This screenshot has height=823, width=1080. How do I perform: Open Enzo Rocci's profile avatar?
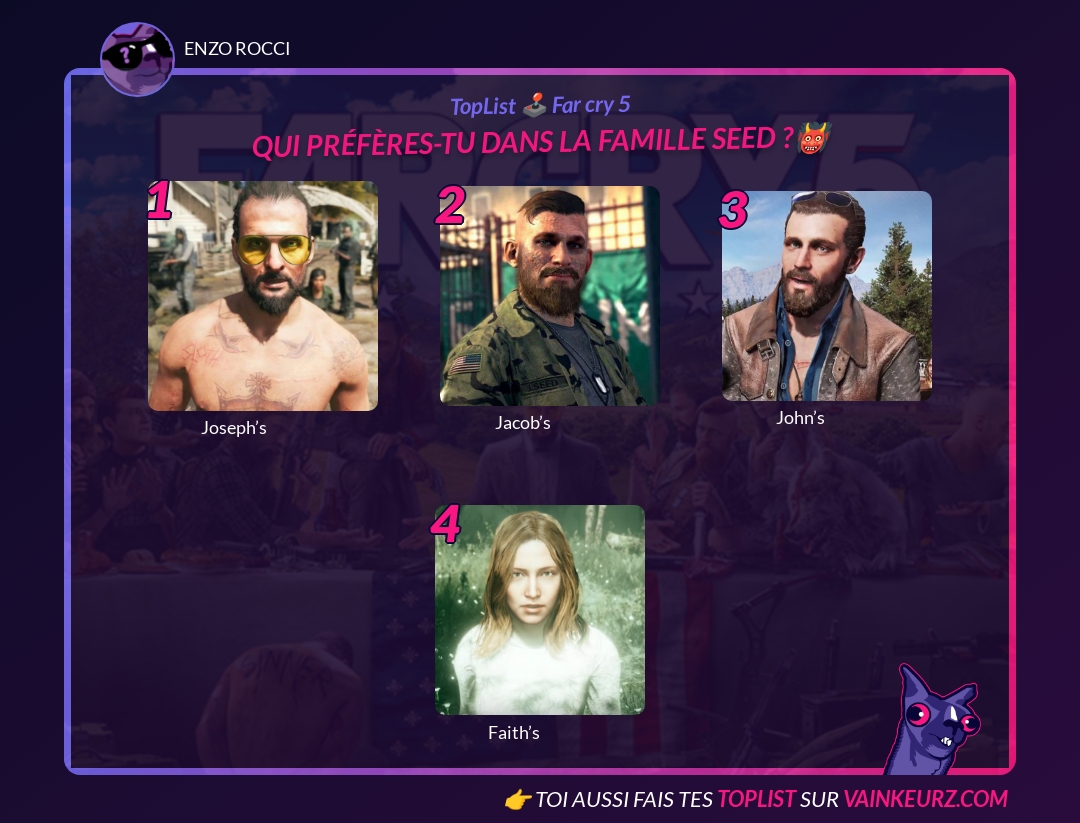138,59
